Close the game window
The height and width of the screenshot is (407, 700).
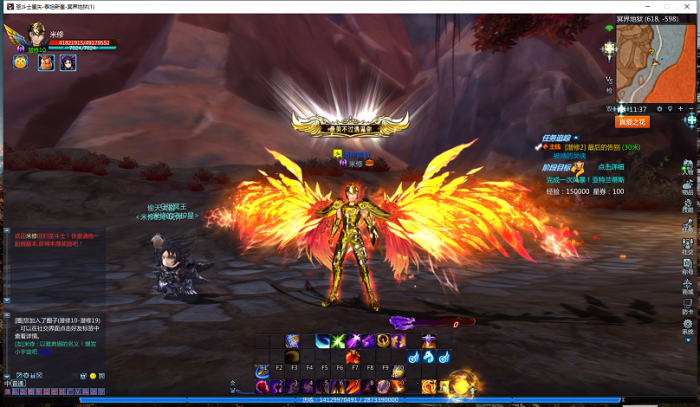[688, 6]
